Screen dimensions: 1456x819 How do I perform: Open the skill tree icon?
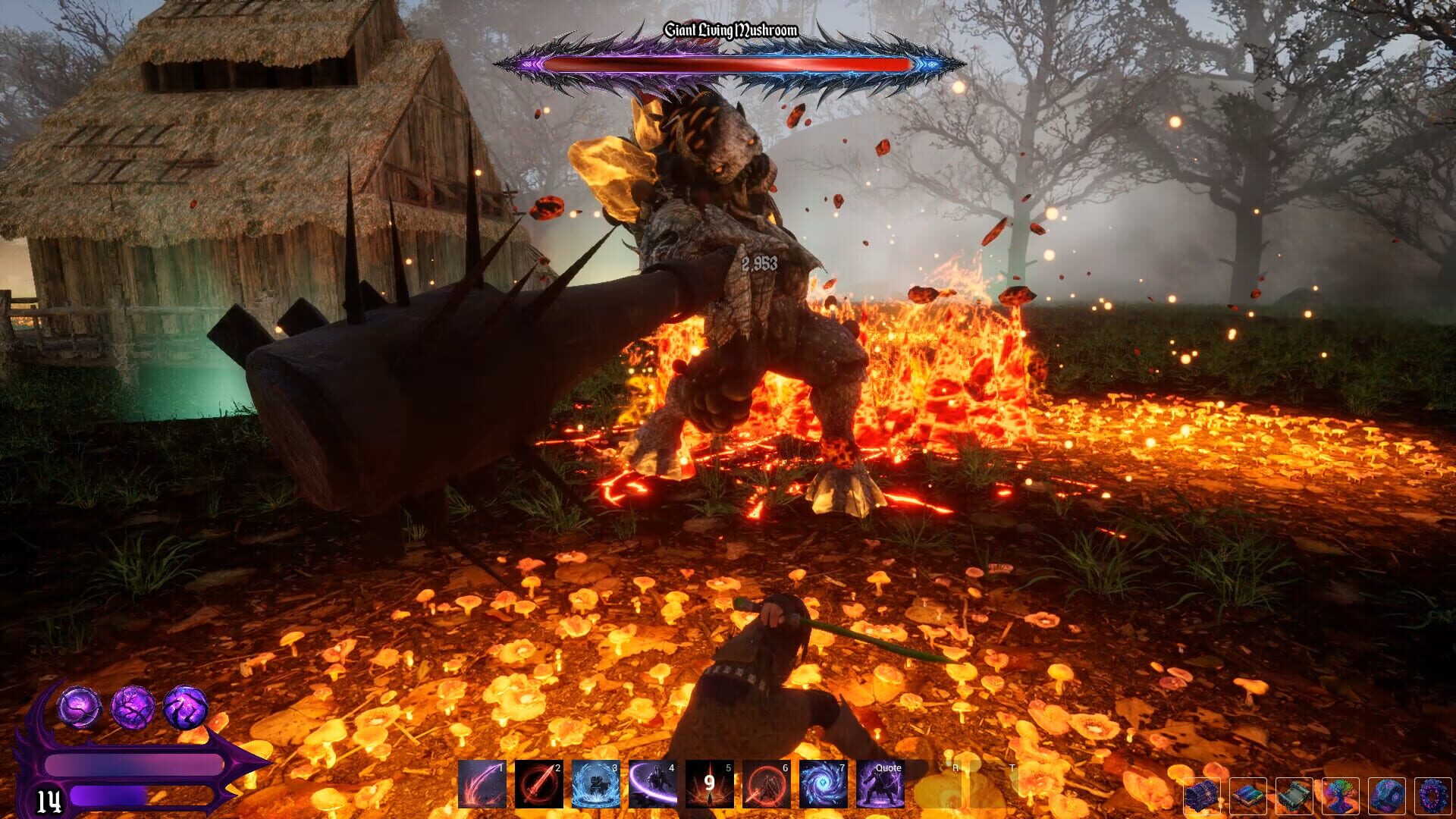[x=1340, y=796]
